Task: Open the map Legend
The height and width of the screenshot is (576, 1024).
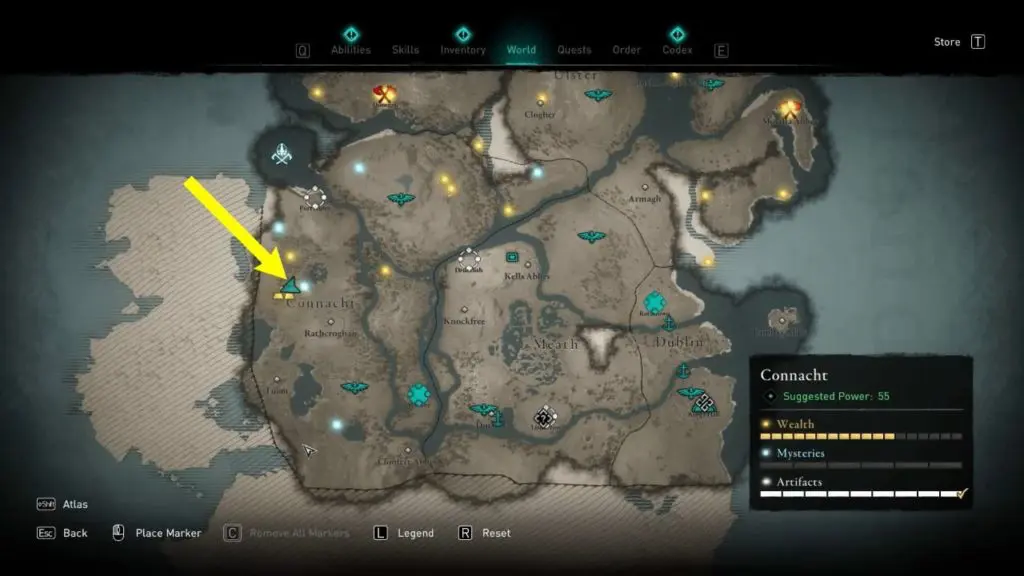Action: pos(415,533)
